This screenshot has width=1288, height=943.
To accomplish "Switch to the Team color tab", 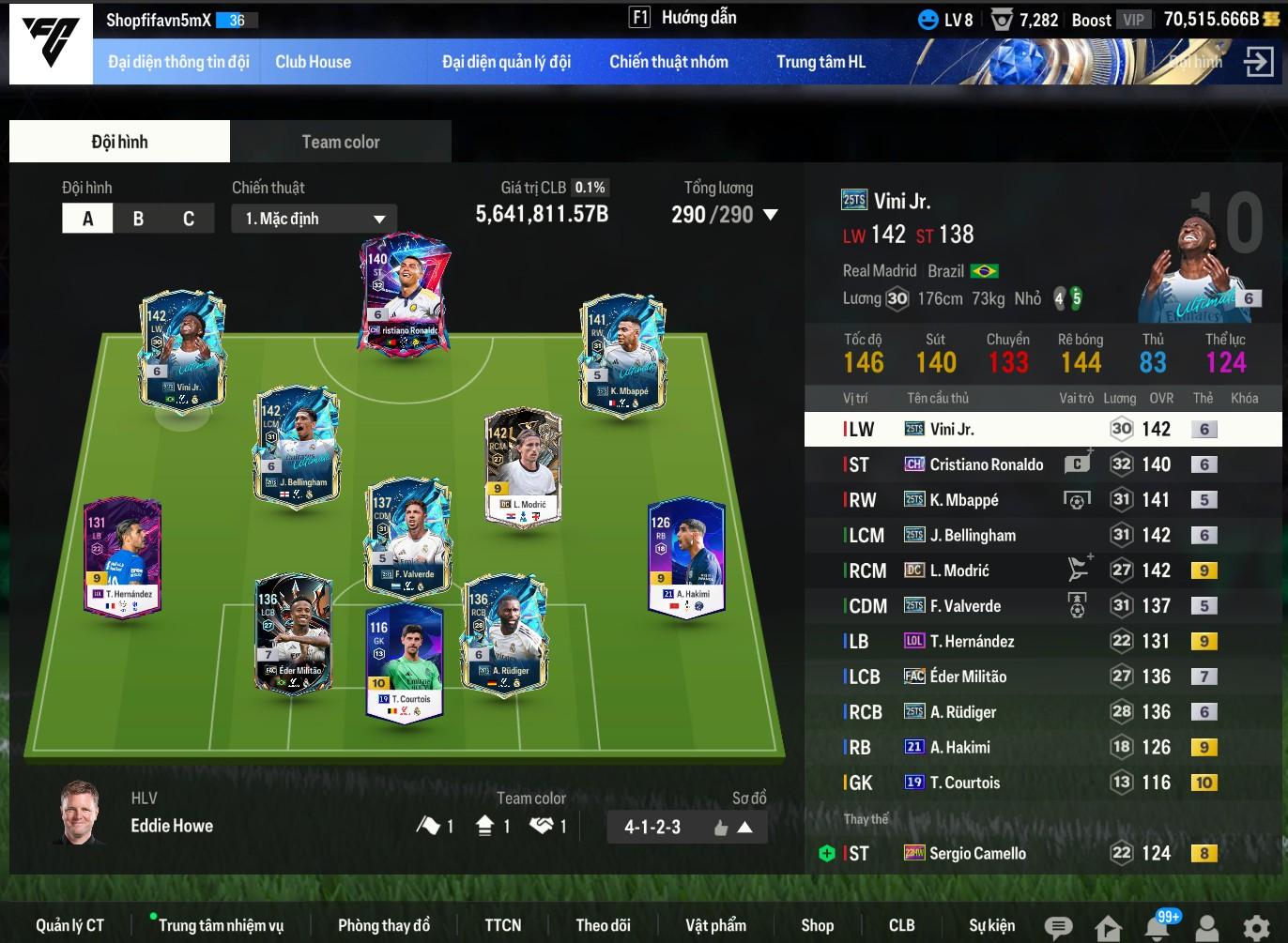I will coord(340,142).
